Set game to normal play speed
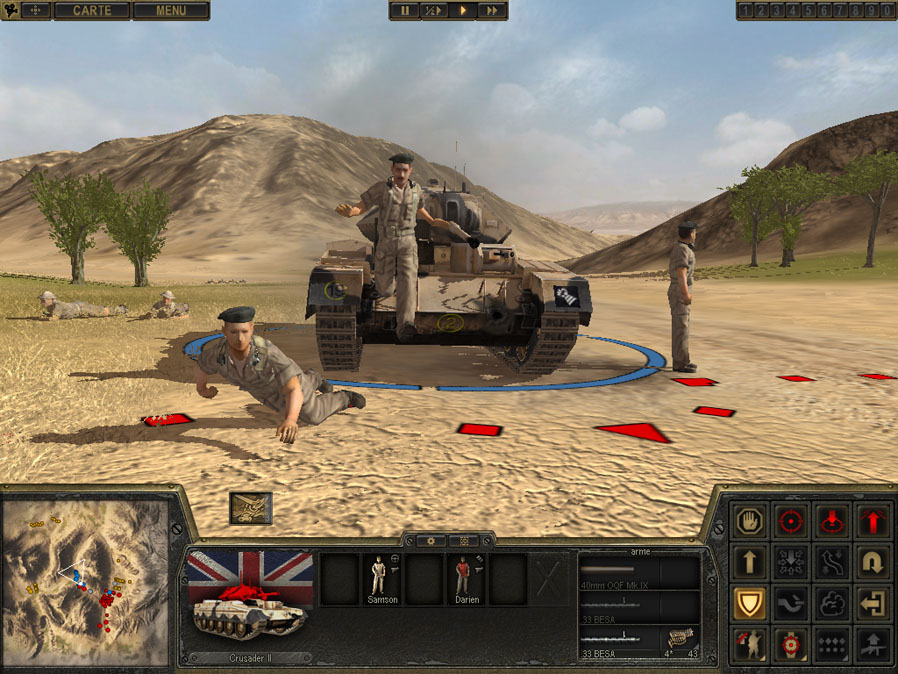 coord(463,11)
